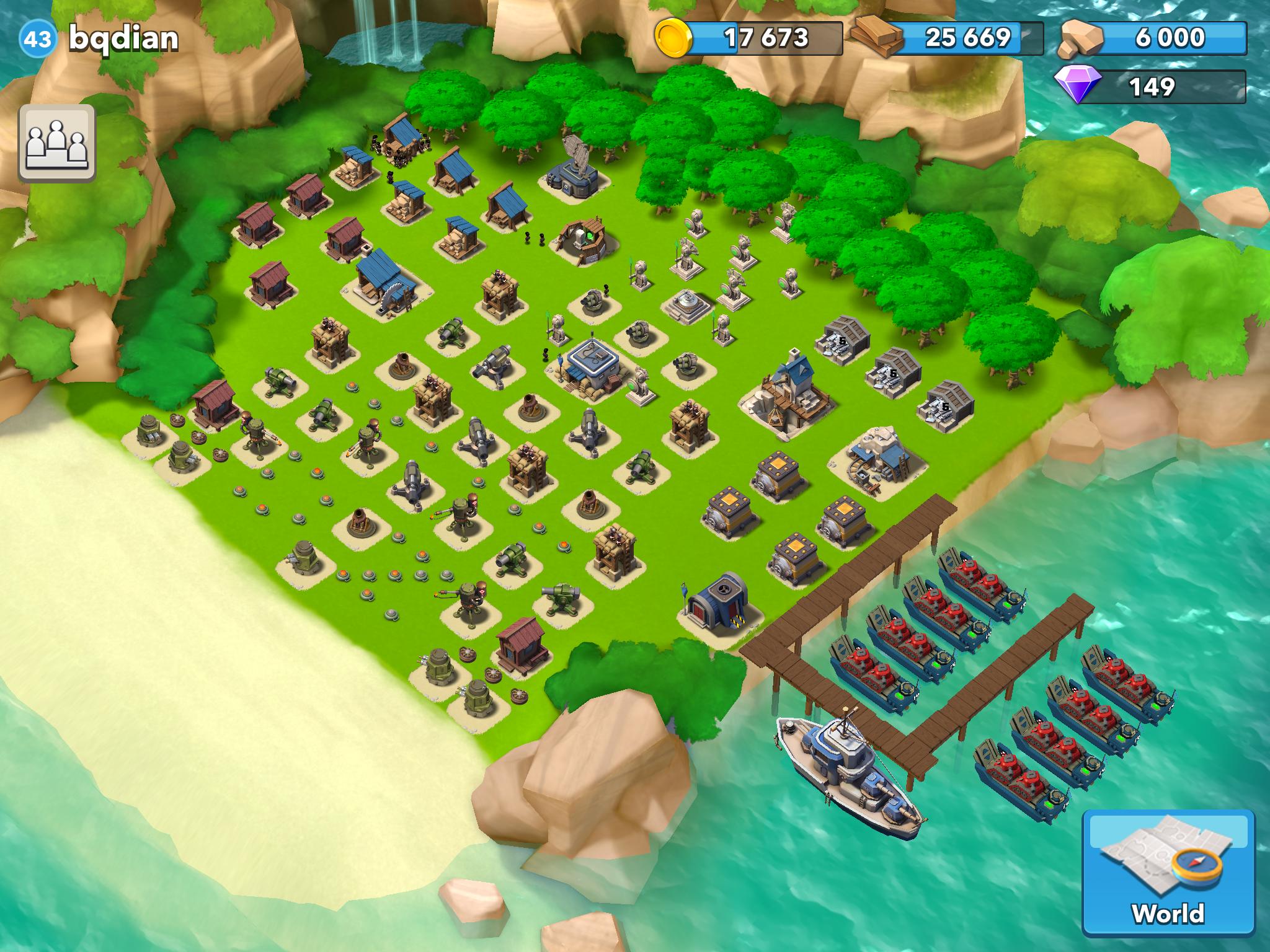Image resolution: width=1270 pixels, height=952 pixels.
Task: Open the friends leaderboard button
Action: tap(57, 143)
